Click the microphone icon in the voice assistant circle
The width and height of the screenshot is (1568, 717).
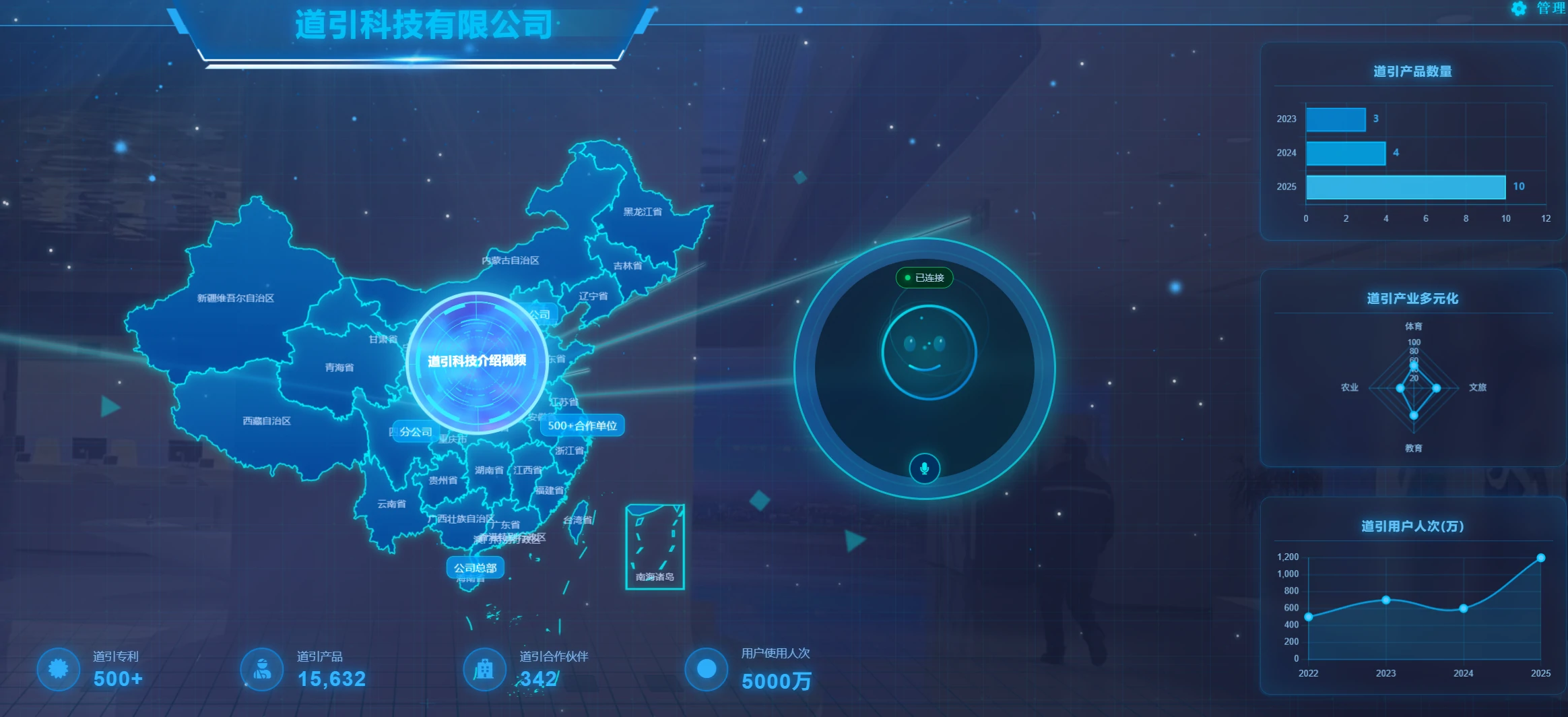pyautogui.click(x=924, y=468)
